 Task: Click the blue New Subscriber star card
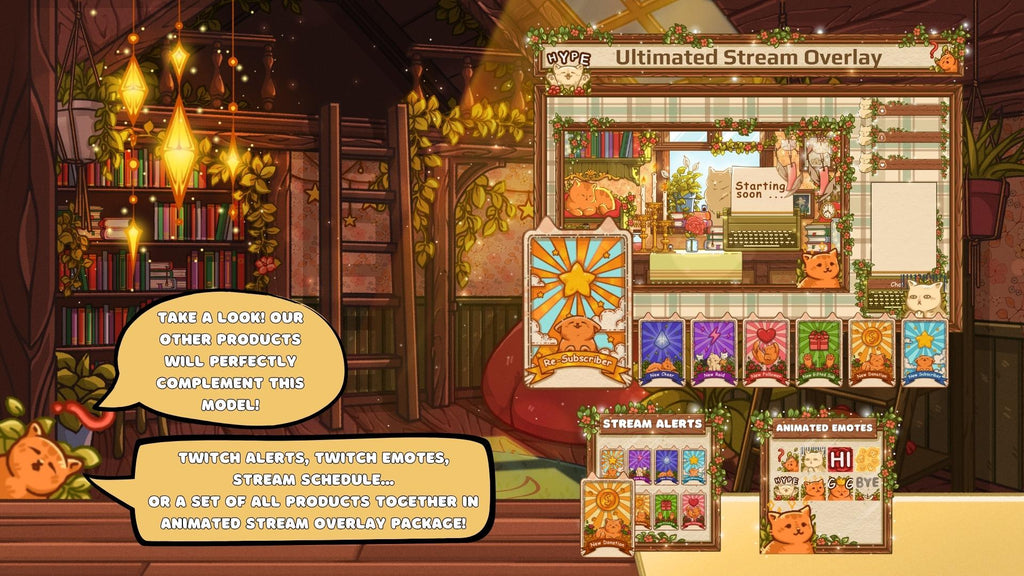coord(924,351)
